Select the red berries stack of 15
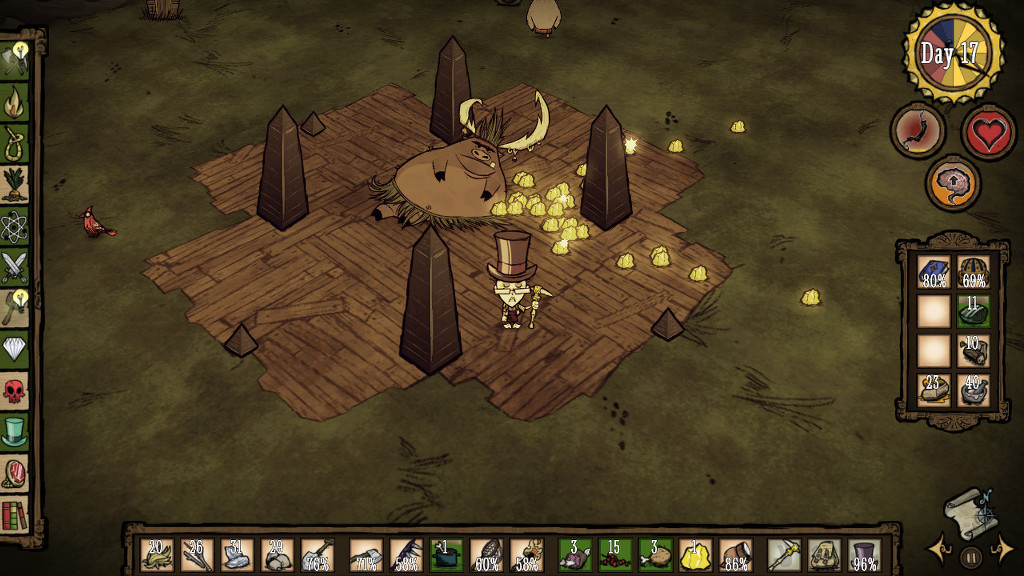The width and height of the screenshot is (1024, 576). click(x=615, y=555)
